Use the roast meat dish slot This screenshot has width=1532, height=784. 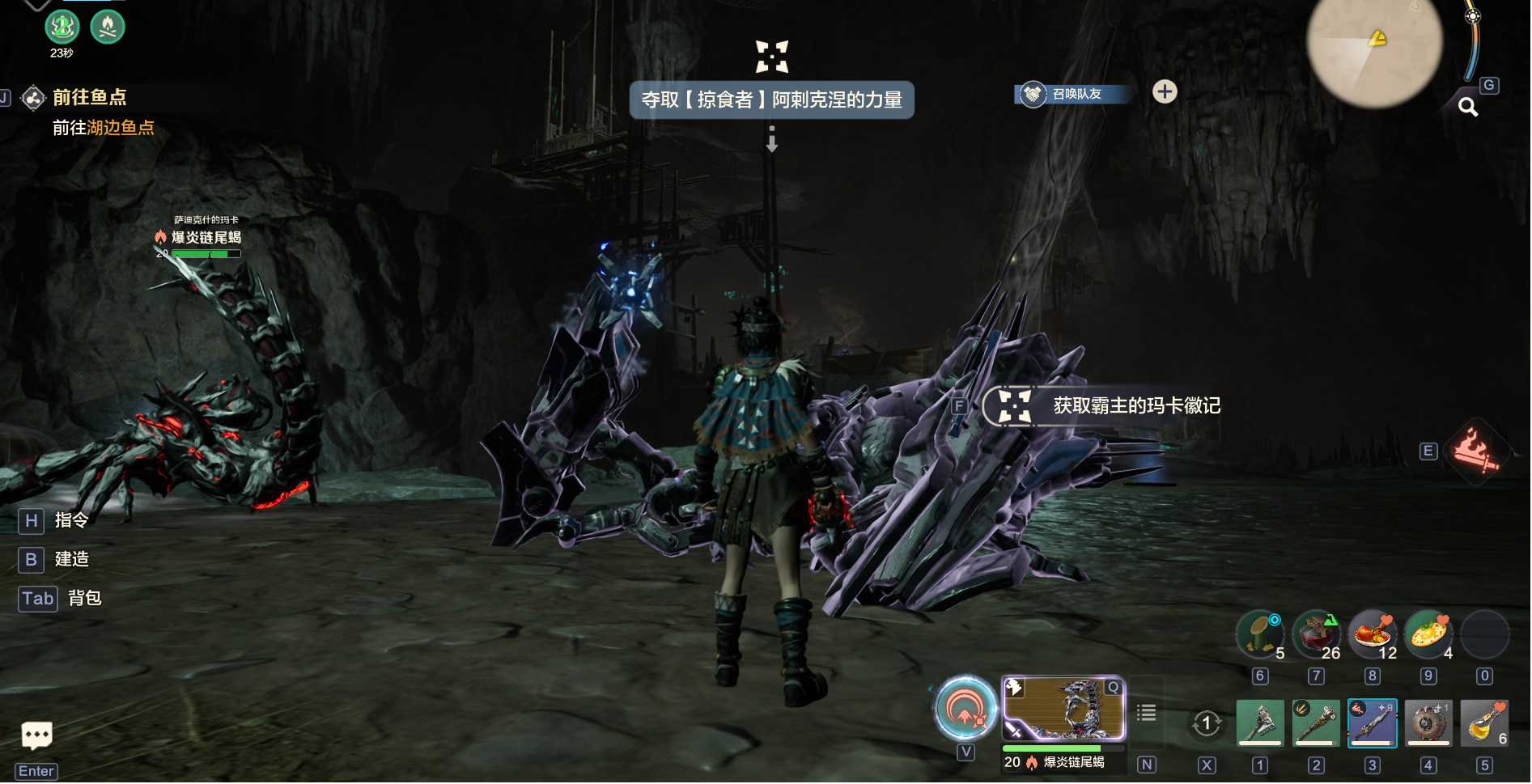pos(1372,634)
